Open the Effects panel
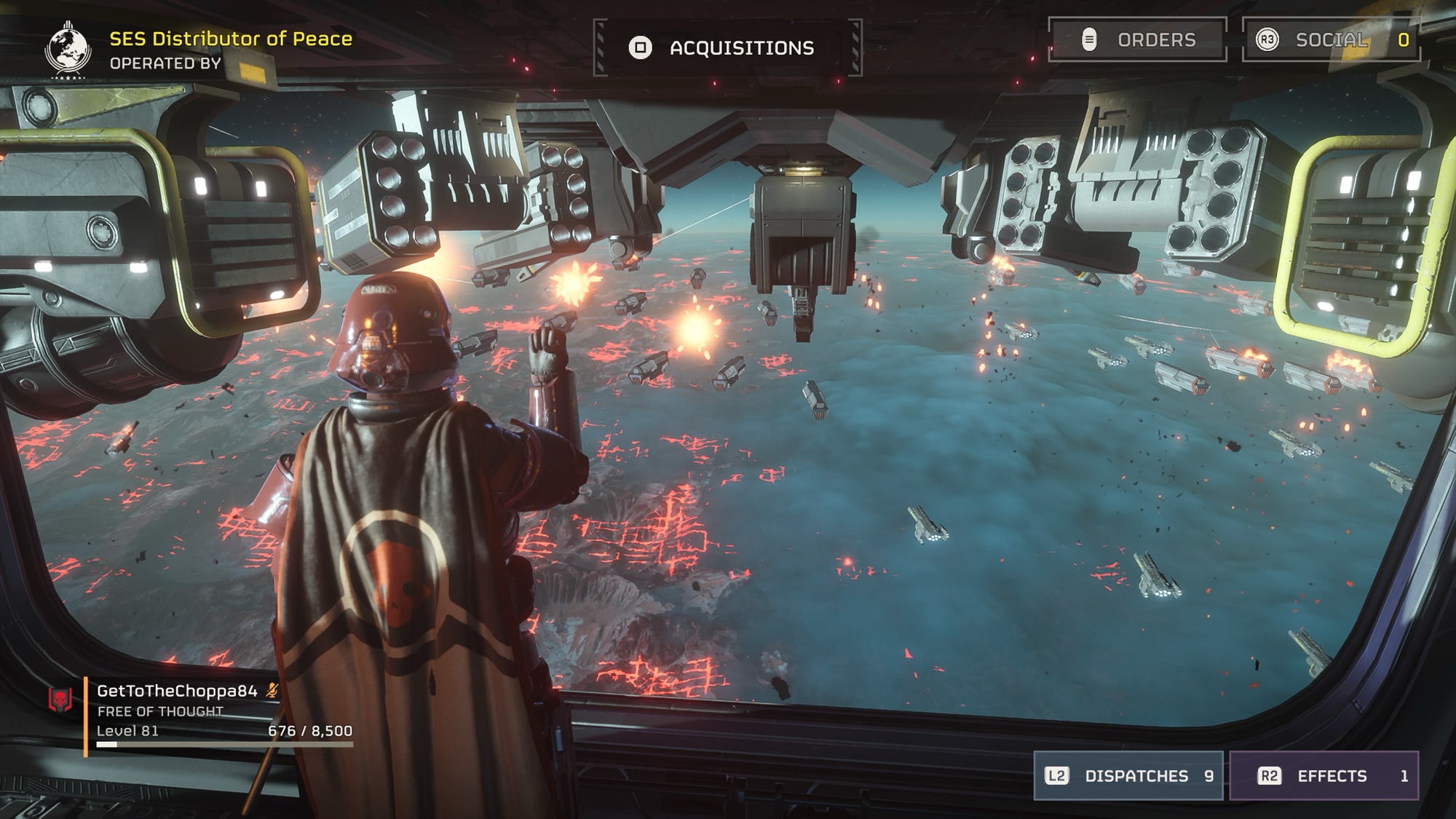Image resolution: width=1456 pixels, height=819 pixels. [x=1324, y=776]
